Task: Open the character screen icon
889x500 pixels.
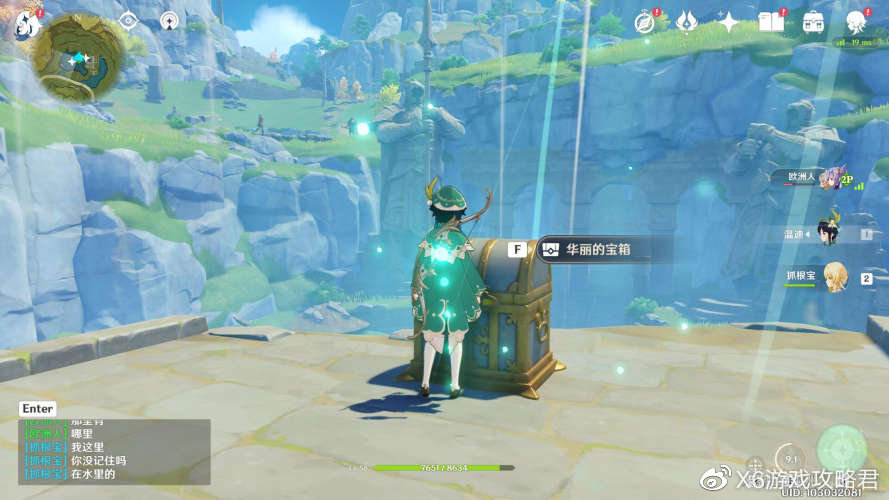Action: pyautogui.click(x=856, y=21)
